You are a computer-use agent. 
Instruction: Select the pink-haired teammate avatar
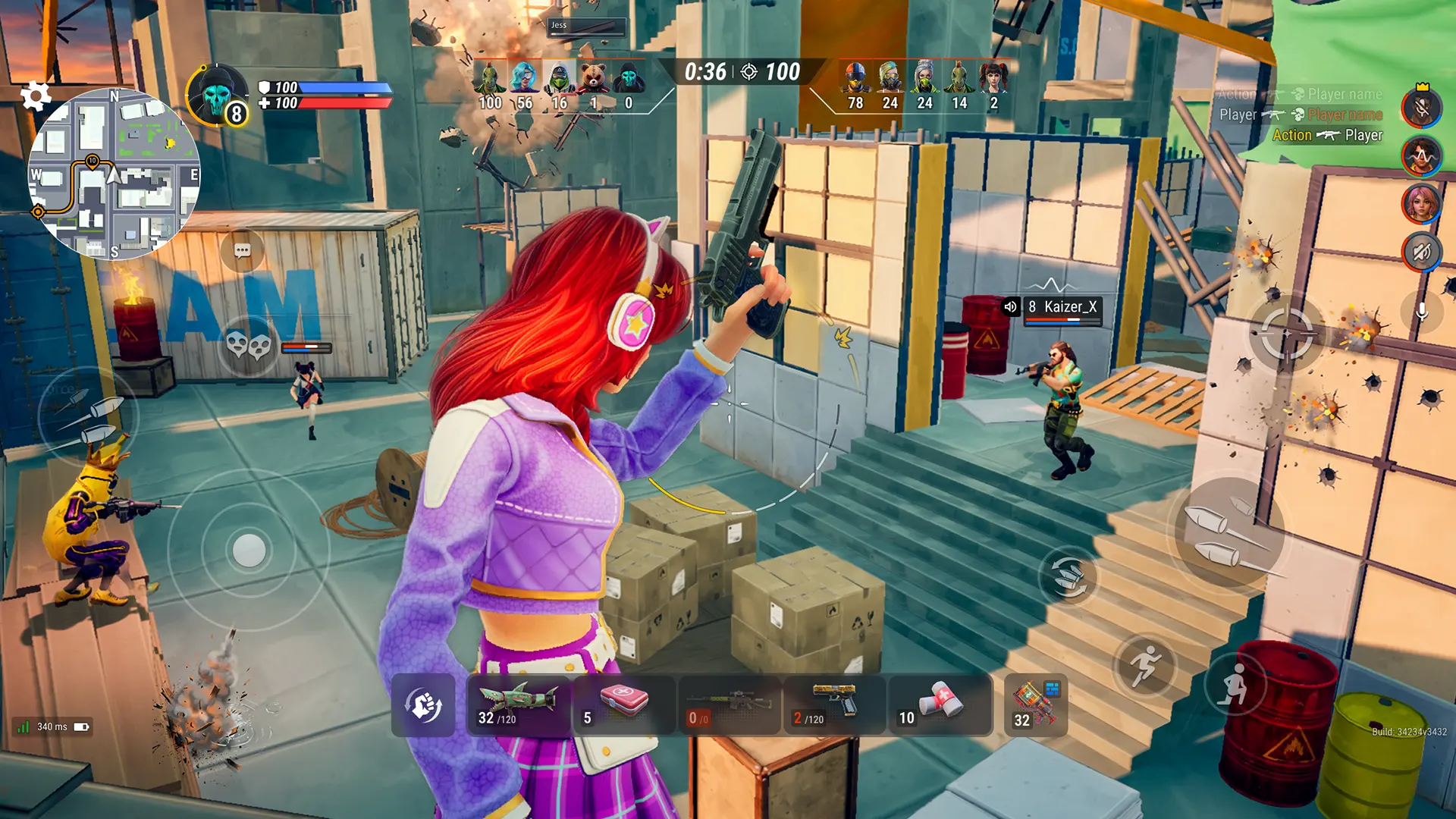1421,203
